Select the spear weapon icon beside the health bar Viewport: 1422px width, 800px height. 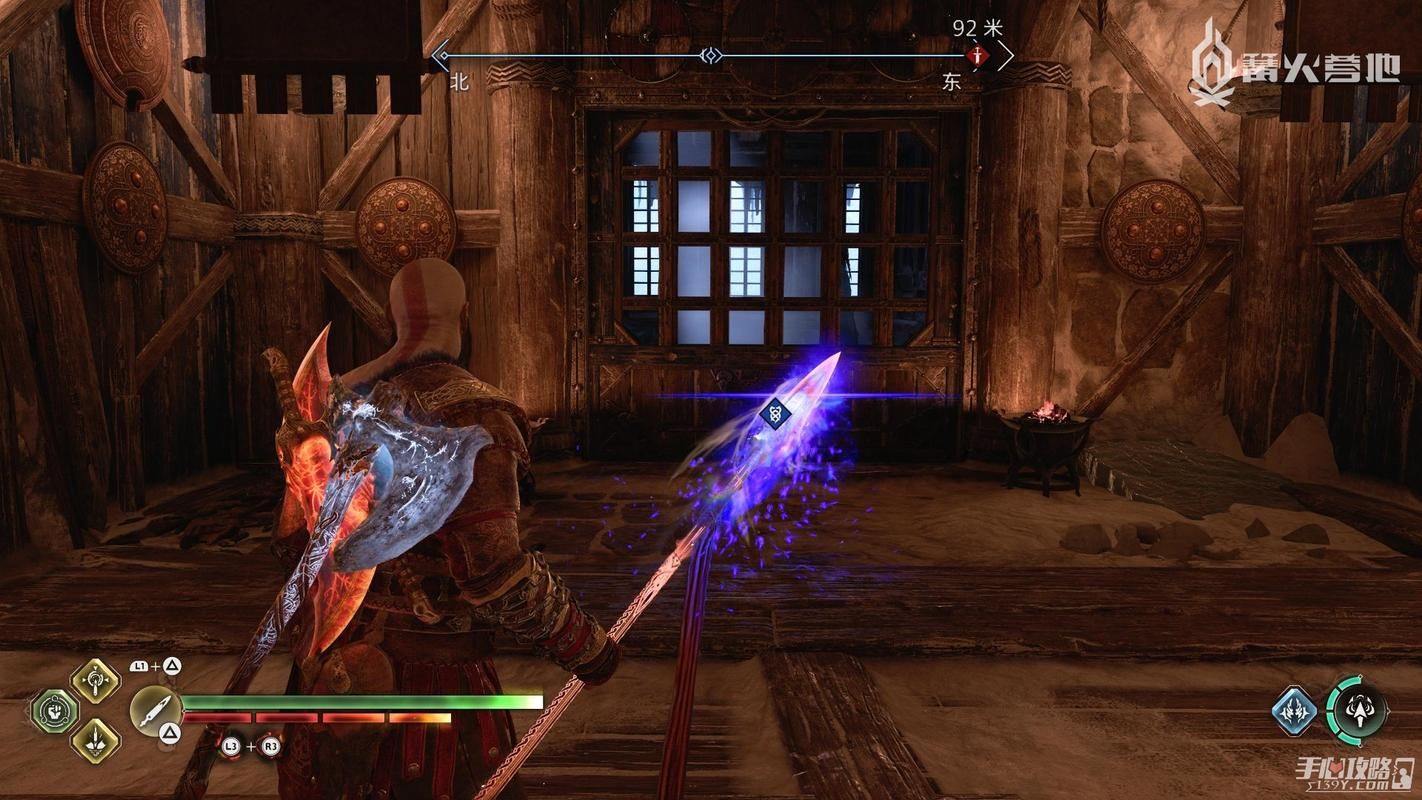pyautogui.click(x=156, y=711)
